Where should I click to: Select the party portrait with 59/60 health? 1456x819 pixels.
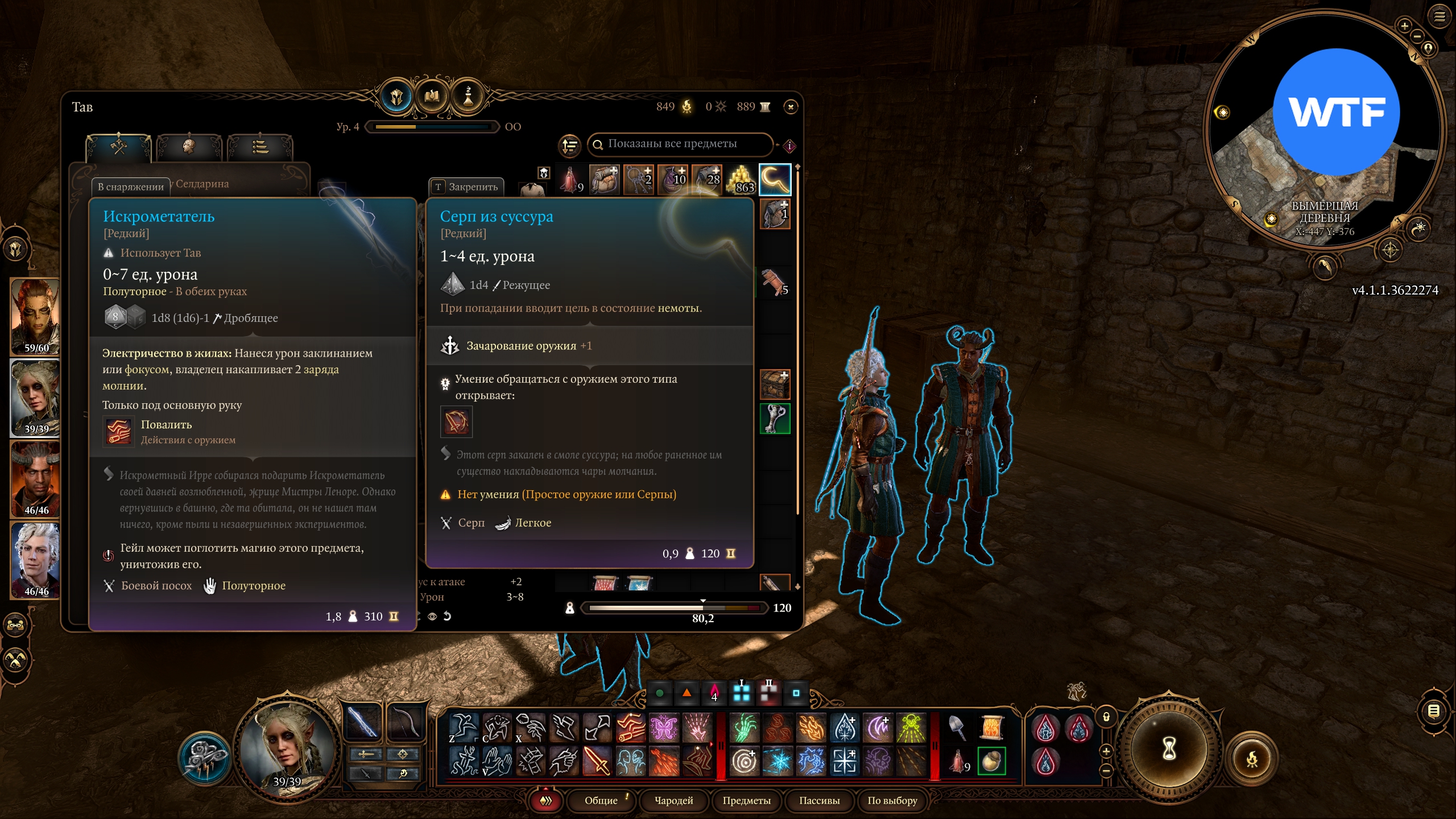35,316
